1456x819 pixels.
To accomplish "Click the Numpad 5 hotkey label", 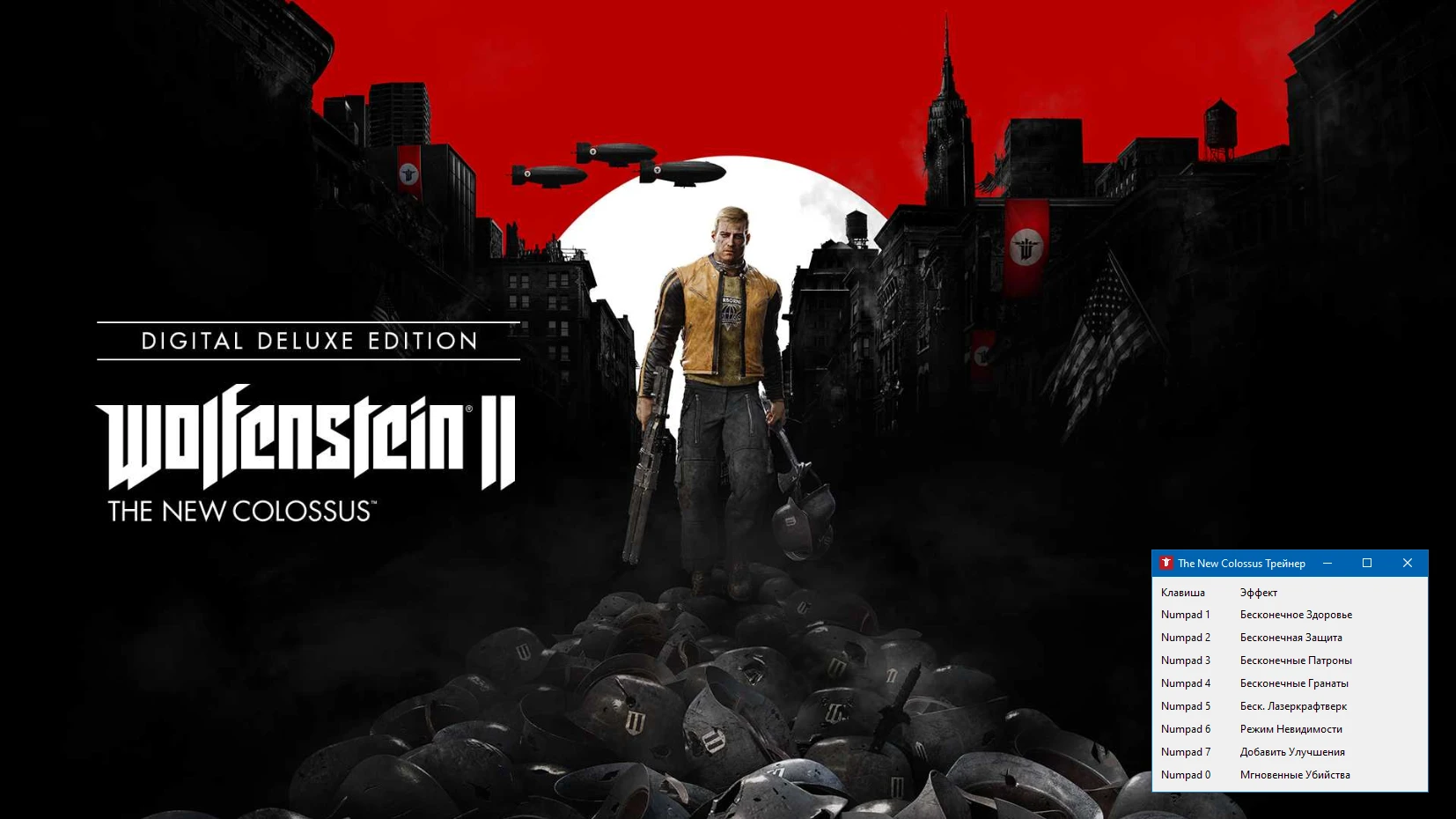I will coord(1185,705).
